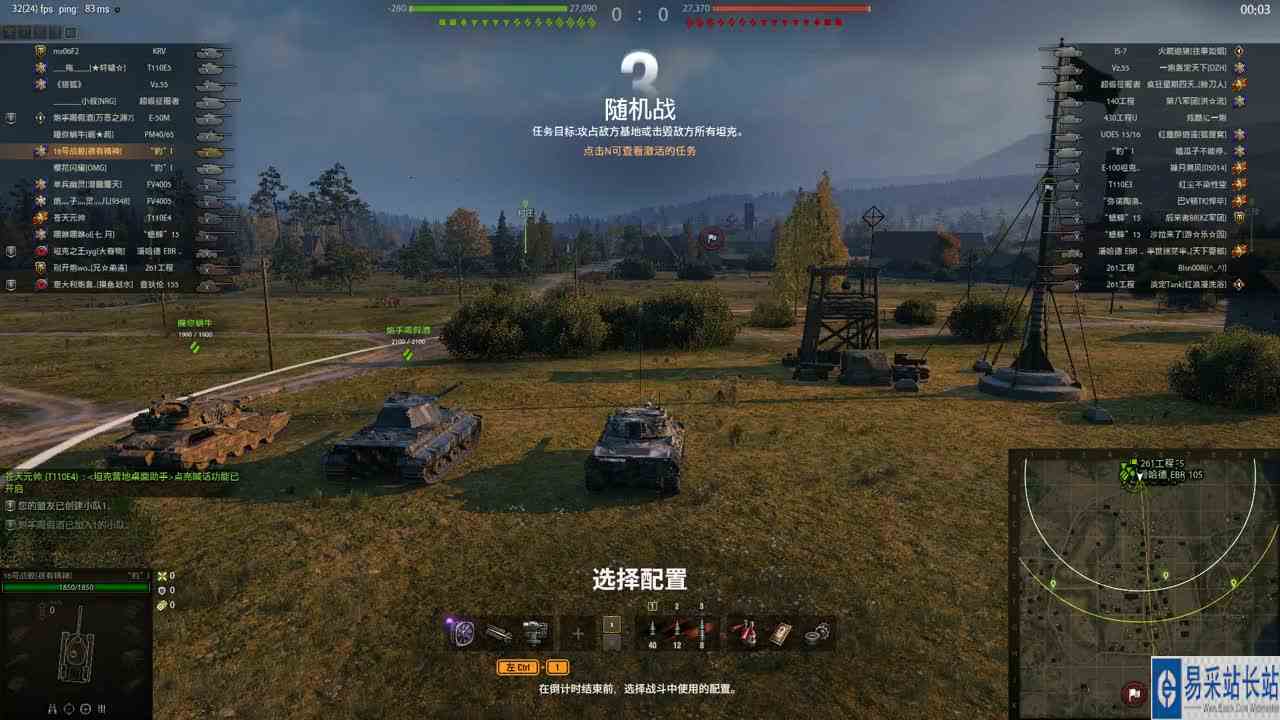
Task: Click the gun rammer equipment icon
Action: tap(499, 630)
